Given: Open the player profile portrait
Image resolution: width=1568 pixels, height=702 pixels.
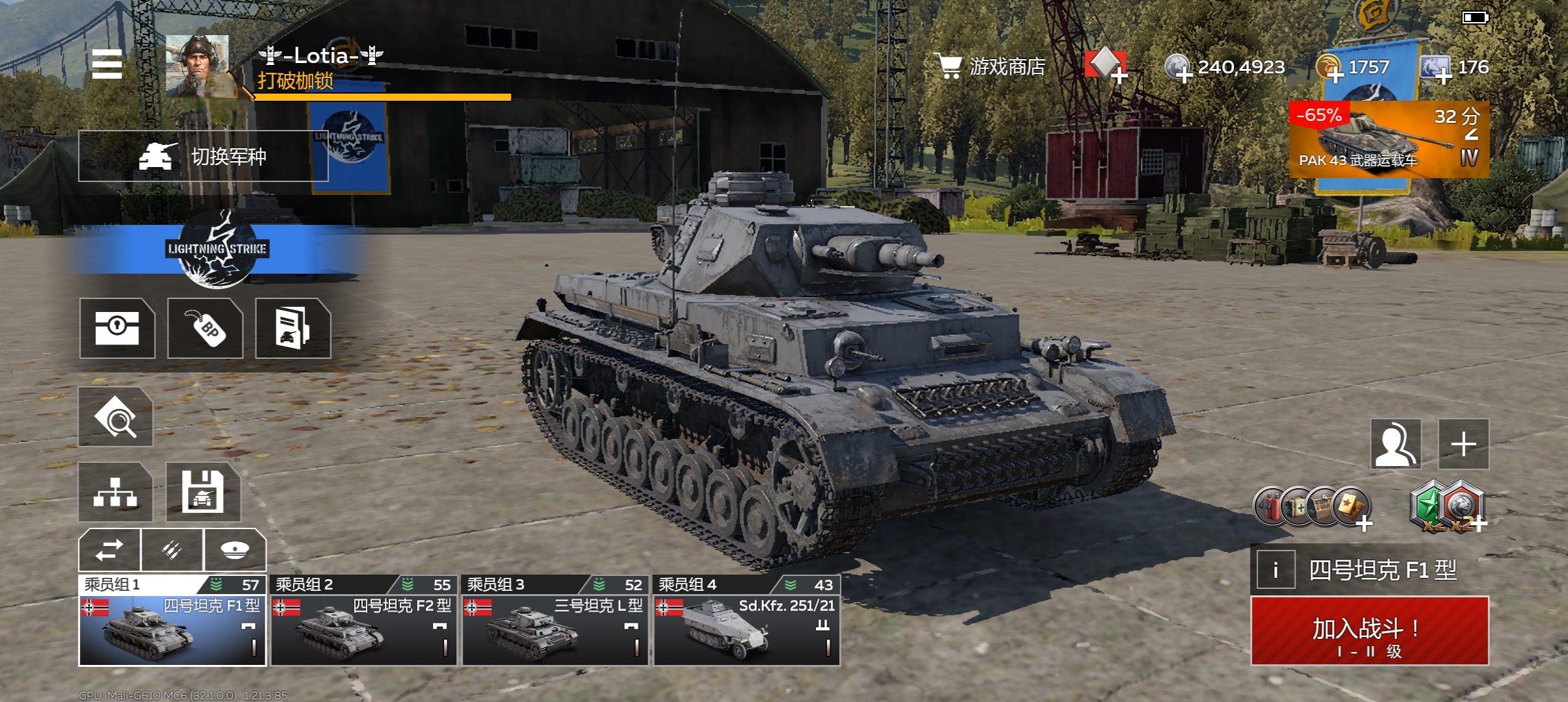Looking at the screenshot, I should (x=197, y=66).
